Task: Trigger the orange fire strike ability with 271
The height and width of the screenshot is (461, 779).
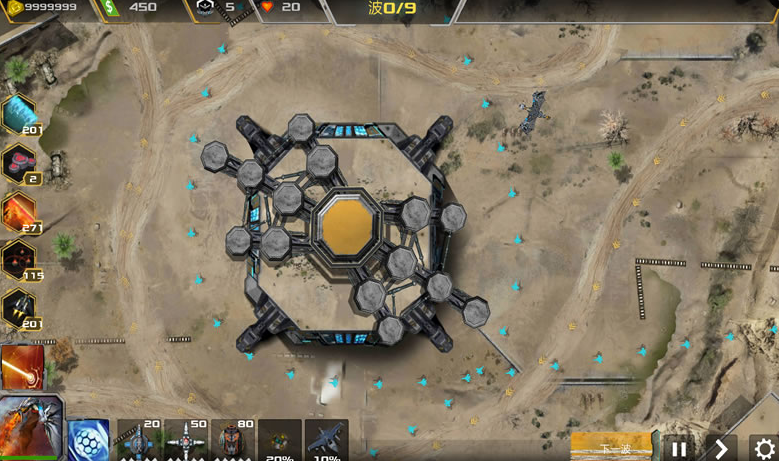Action: point(20,212)
